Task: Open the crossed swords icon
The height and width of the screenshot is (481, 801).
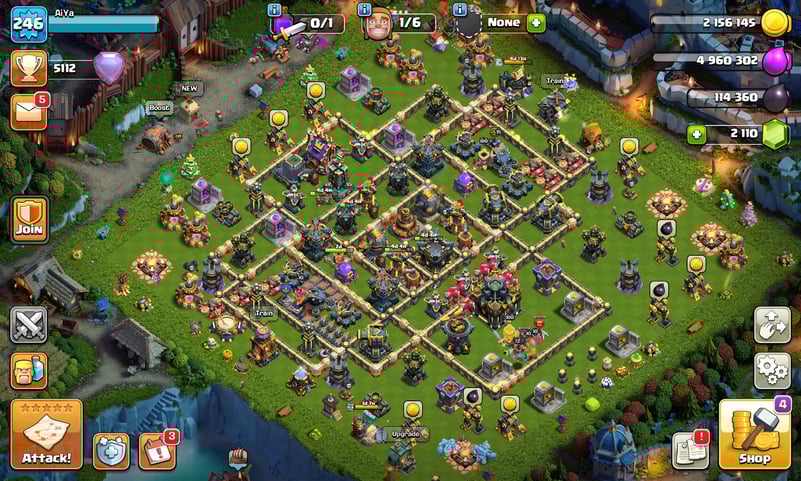Action: (28, 324)
